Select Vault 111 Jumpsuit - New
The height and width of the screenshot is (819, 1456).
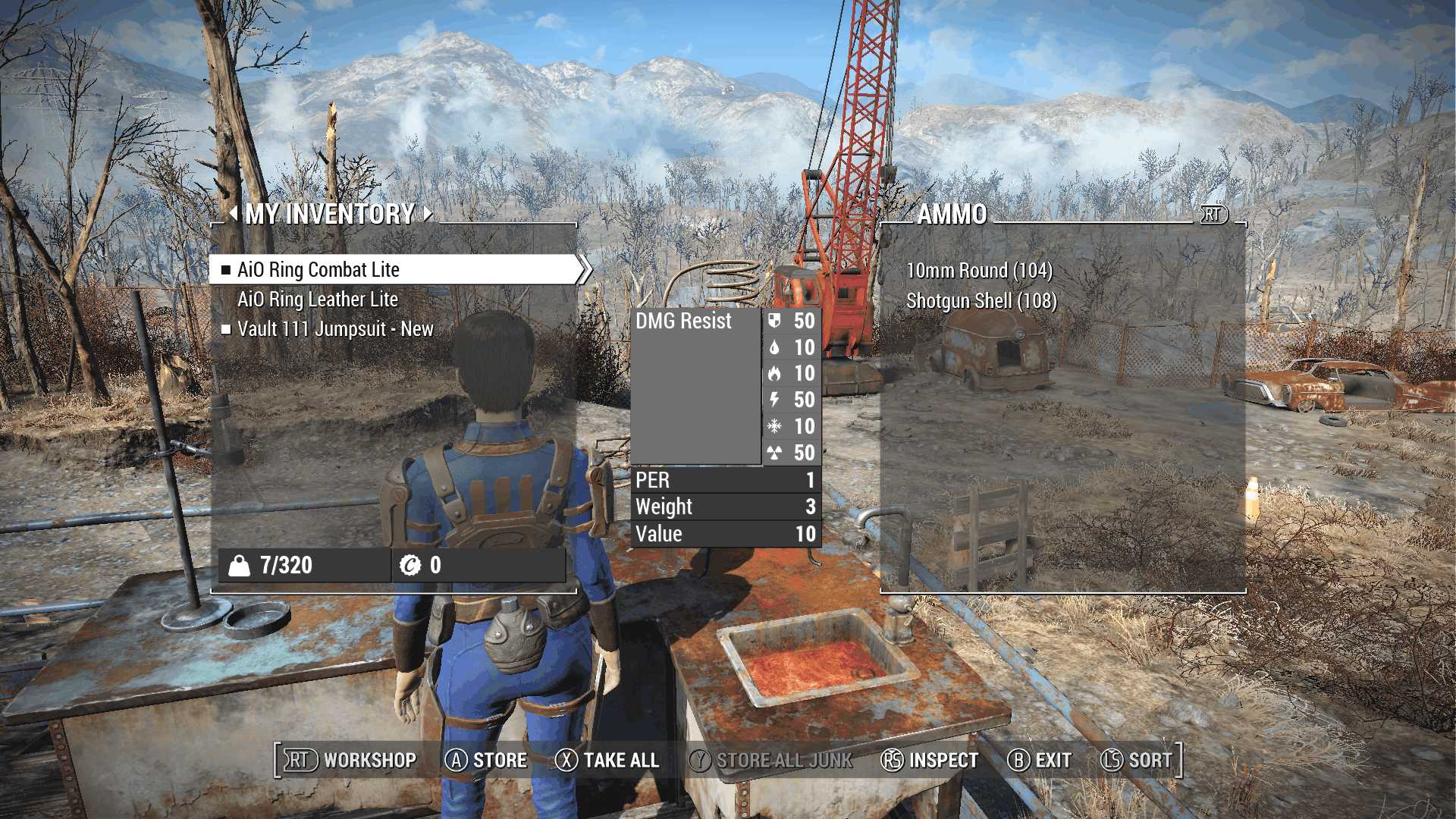[x=335, y=329]
